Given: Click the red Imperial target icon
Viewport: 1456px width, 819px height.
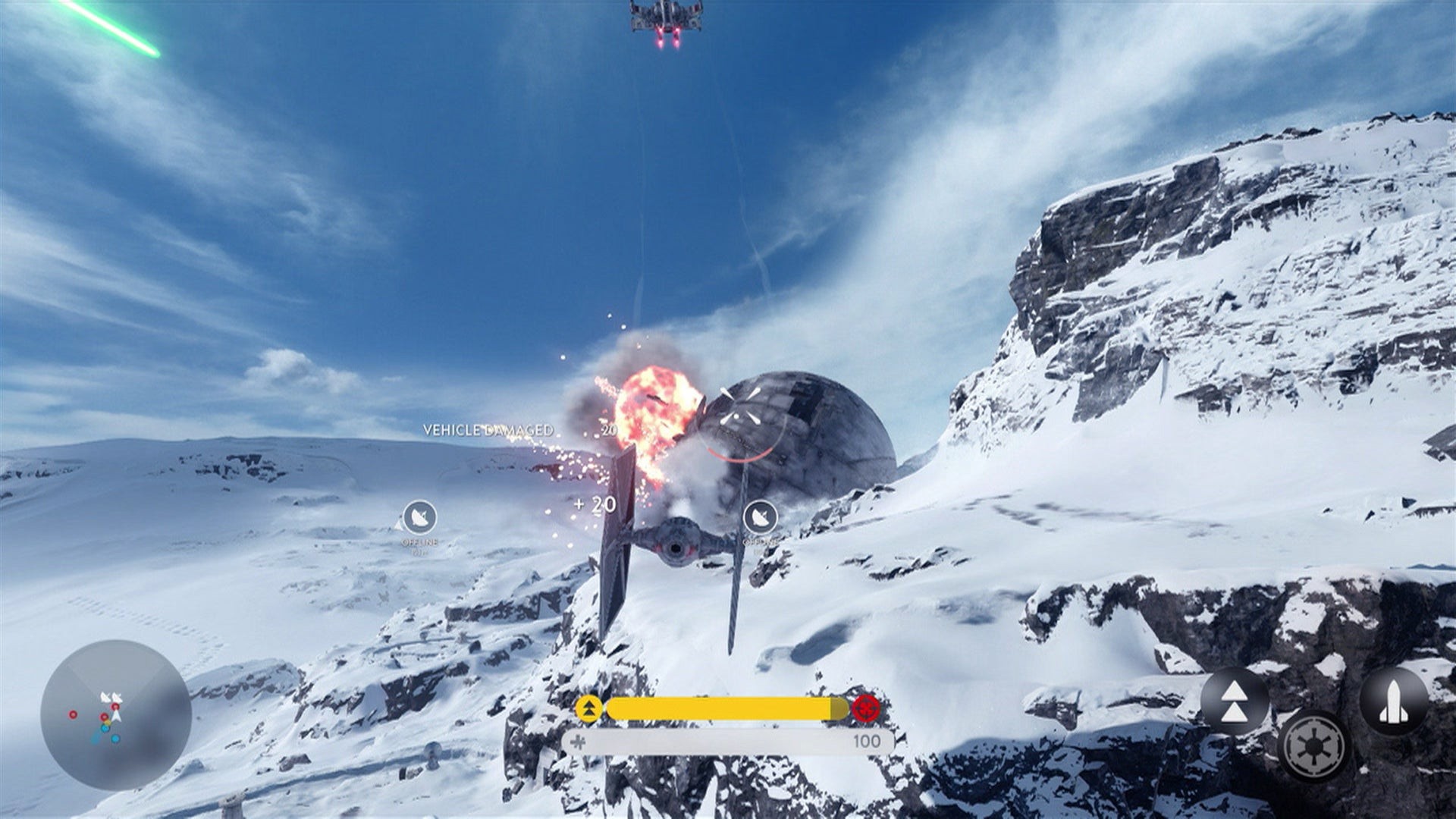Looking at the screenshot, I should [865, 709].
